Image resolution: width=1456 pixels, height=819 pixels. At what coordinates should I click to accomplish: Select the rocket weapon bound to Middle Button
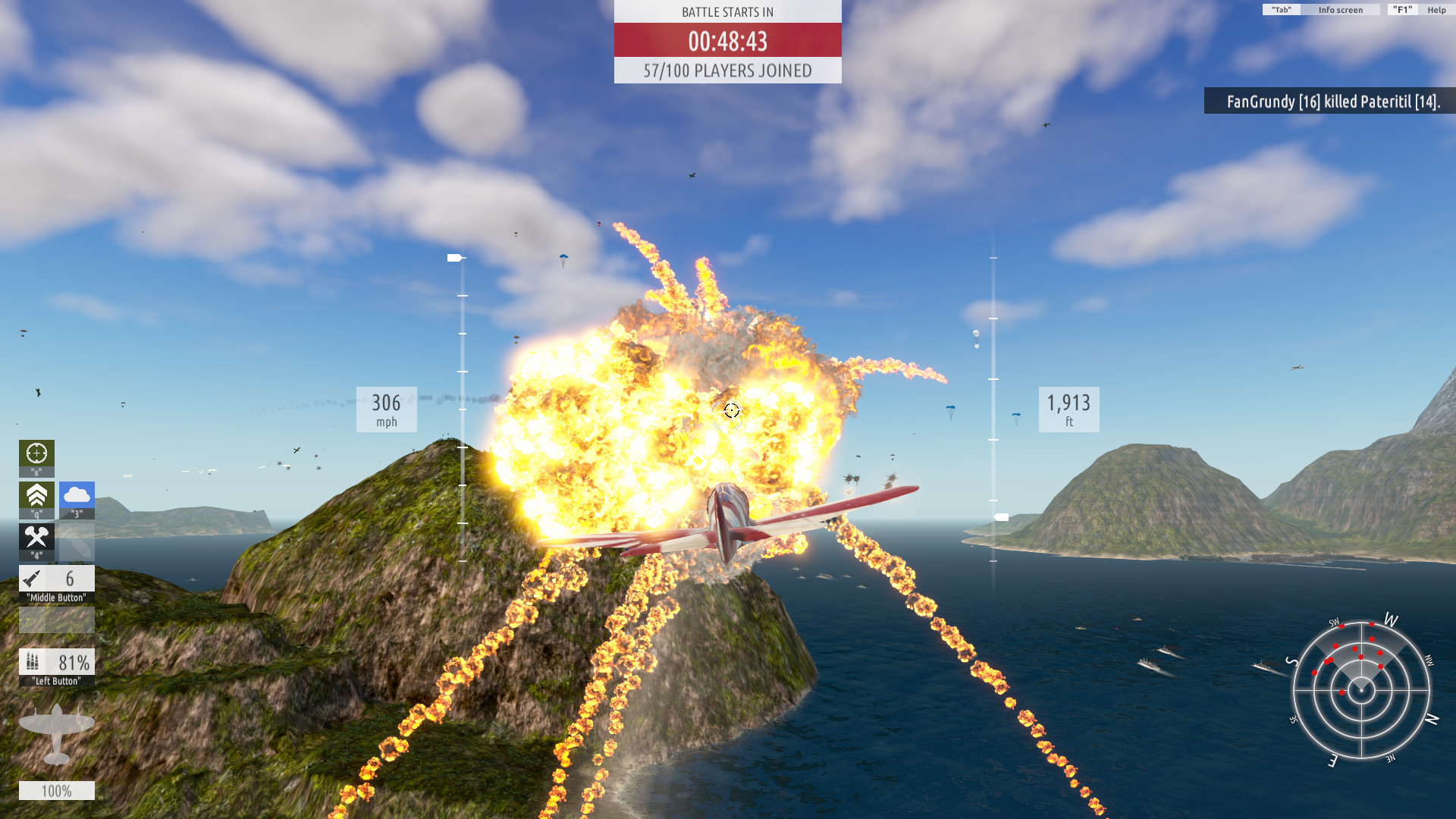tap(56, 579)
